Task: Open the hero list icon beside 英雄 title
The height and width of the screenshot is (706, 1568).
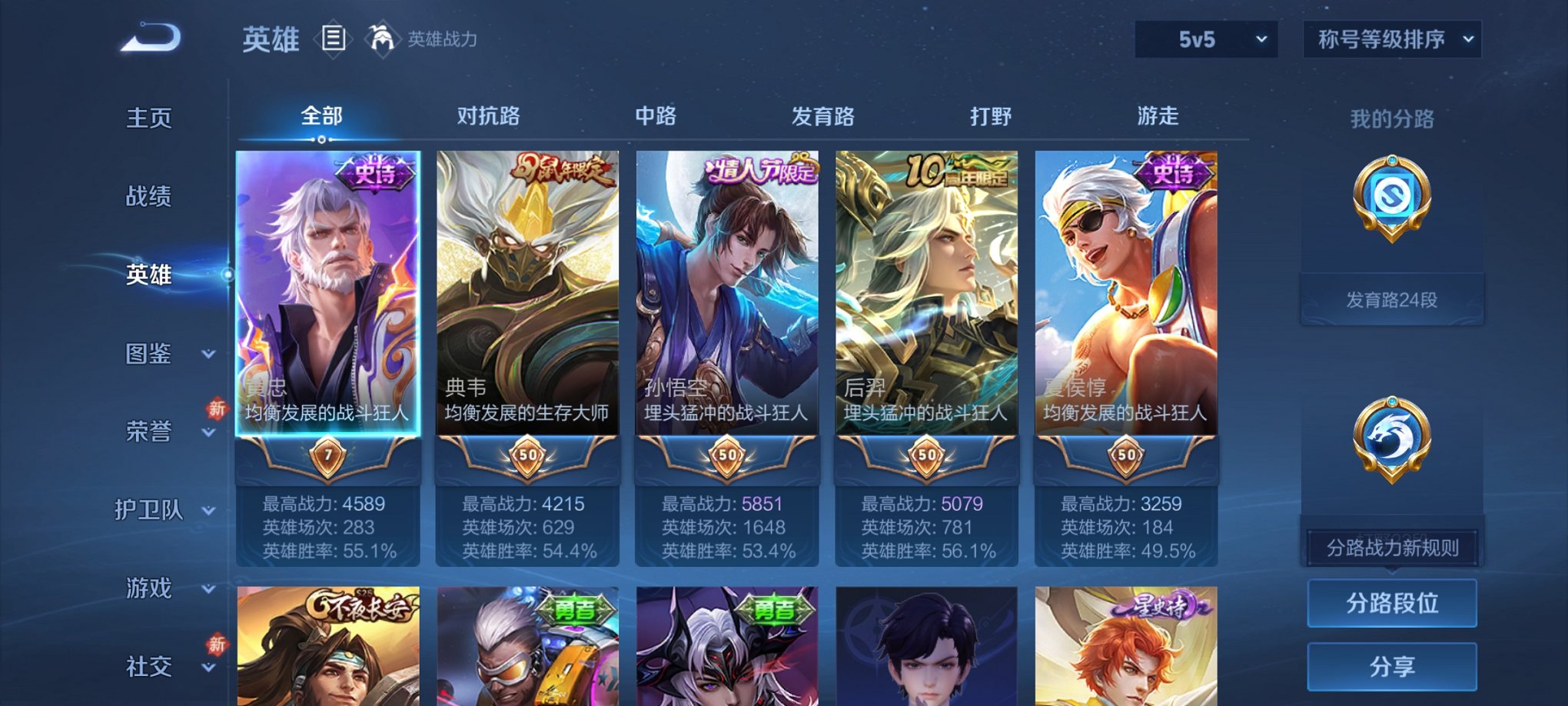Action: pos(334,39)
